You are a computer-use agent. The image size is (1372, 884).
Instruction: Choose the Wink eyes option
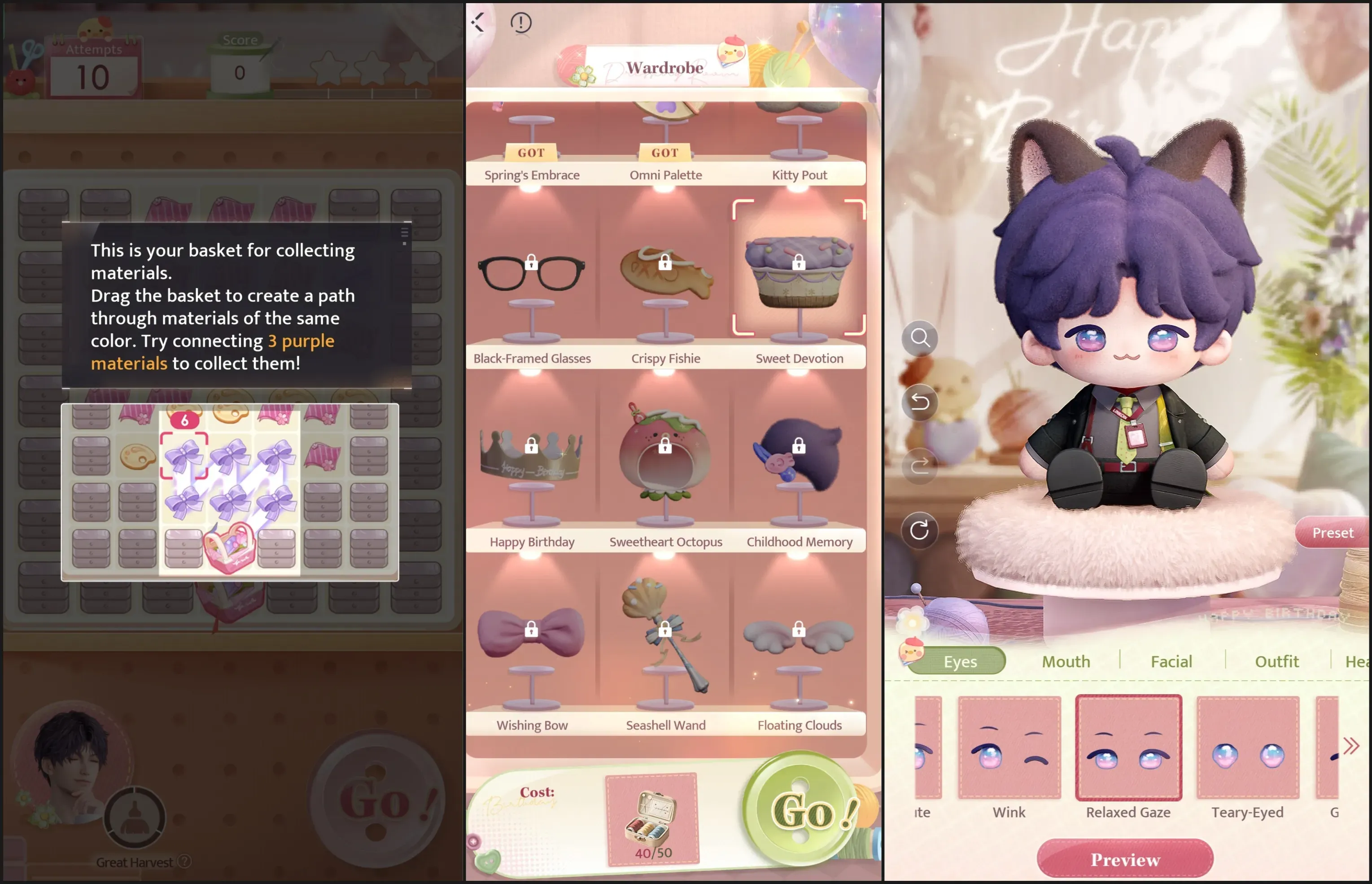[x=1009, y=749]
